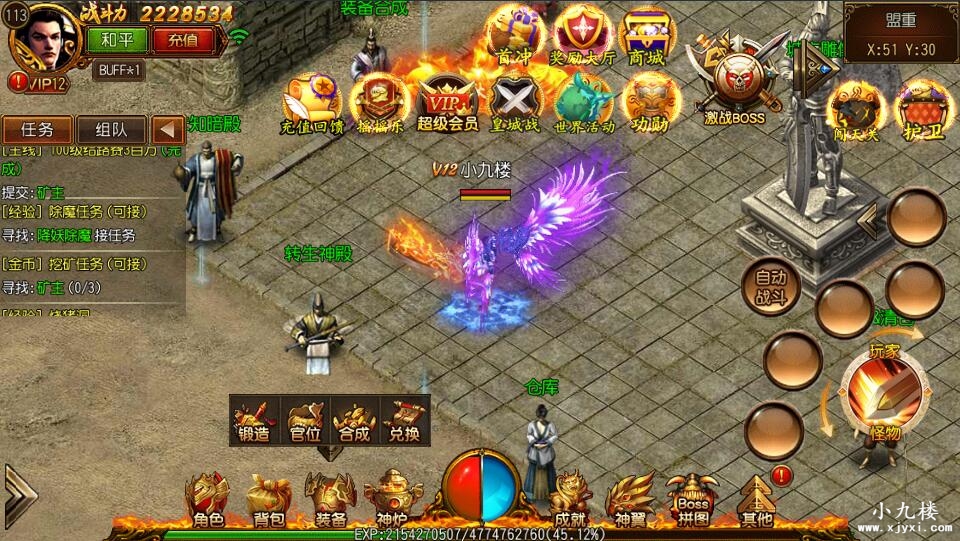Open the 背包 bag inventory

[x=268, y=500]
